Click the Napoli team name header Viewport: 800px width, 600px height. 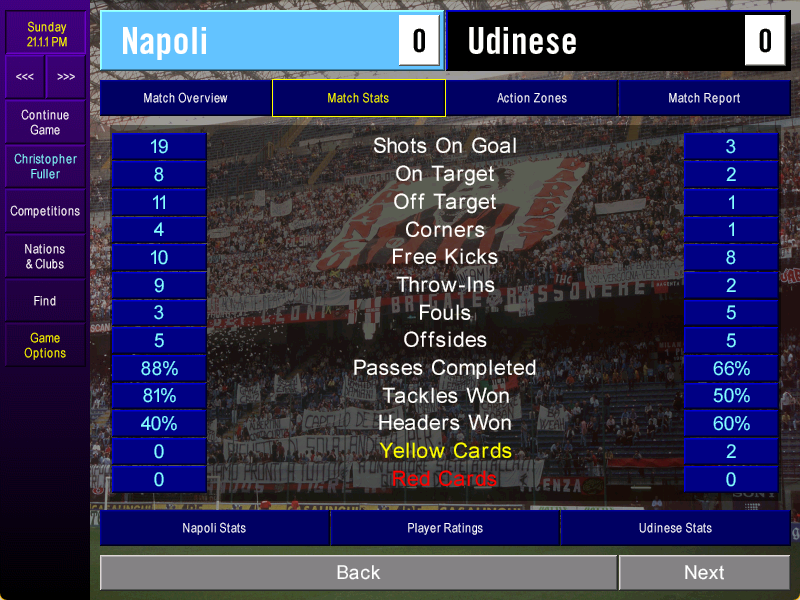[250, 41]
